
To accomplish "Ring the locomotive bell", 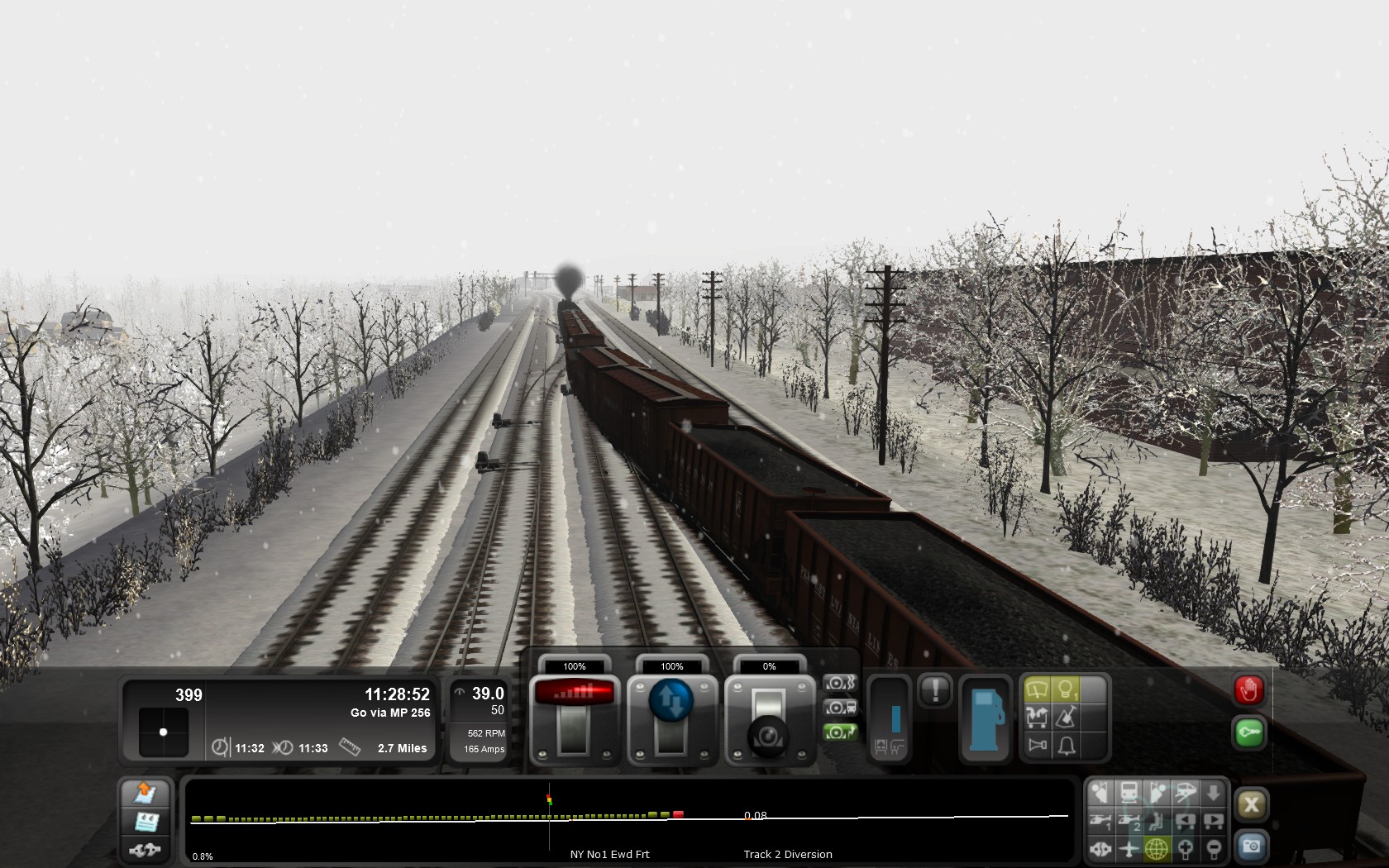I will [1067, 746].
